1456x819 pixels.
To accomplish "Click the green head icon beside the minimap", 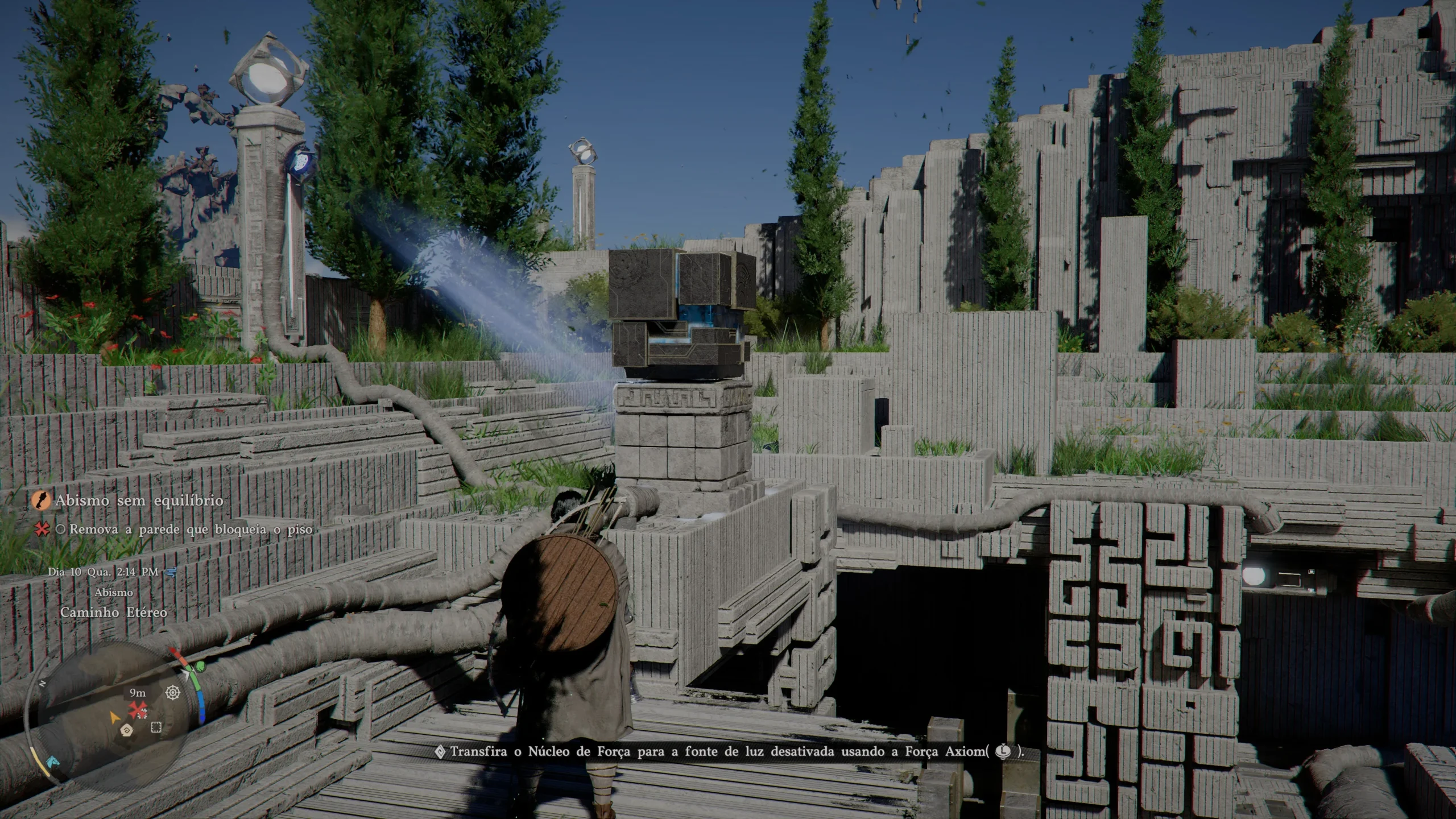I will [200, 665].
